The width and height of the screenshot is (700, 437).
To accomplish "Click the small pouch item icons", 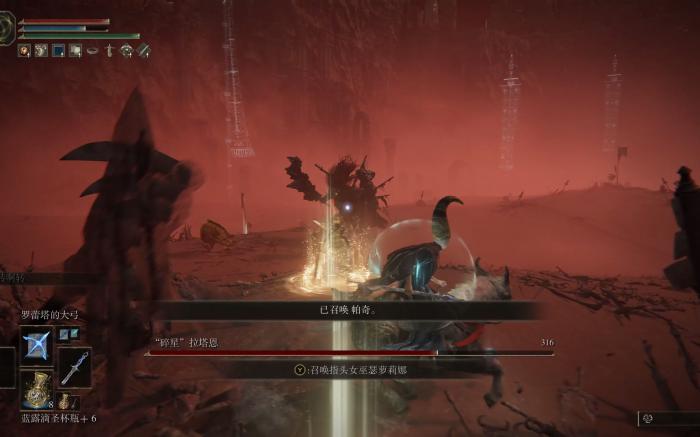I will [68, 334].
